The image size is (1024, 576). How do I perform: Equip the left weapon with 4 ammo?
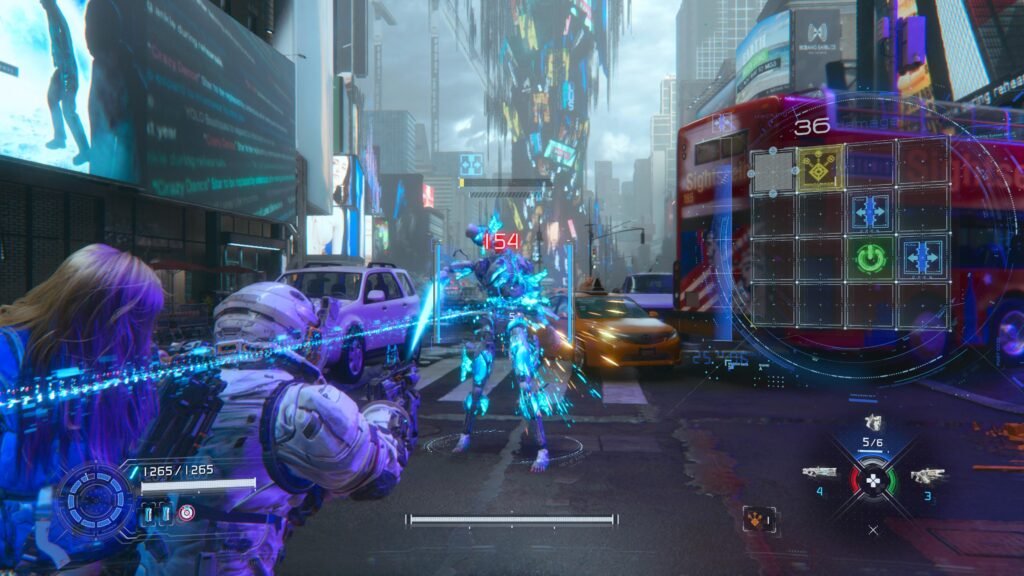pos(820,472)
